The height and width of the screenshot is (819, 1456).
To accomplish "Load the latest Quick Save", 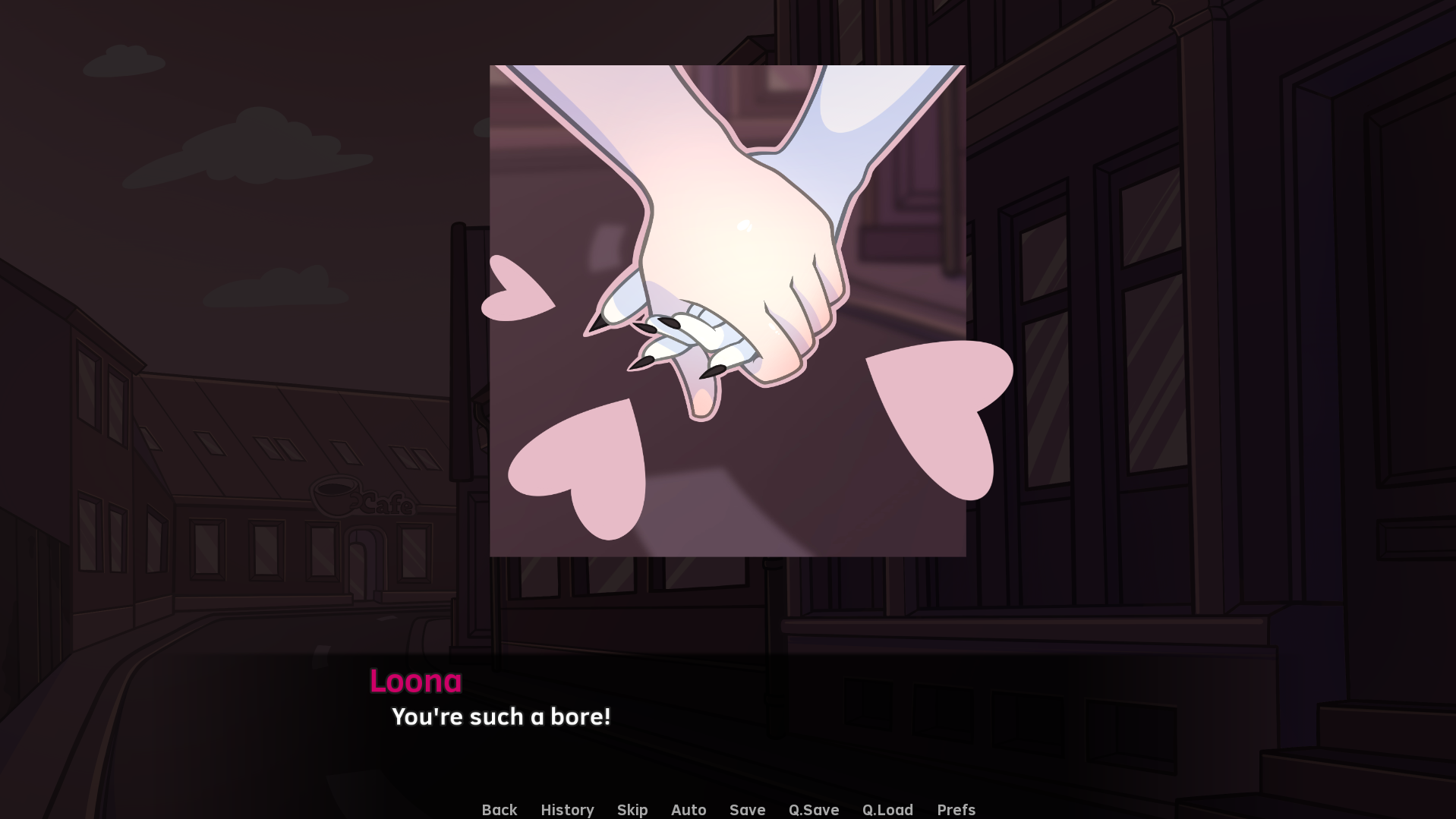I will 887,809.
